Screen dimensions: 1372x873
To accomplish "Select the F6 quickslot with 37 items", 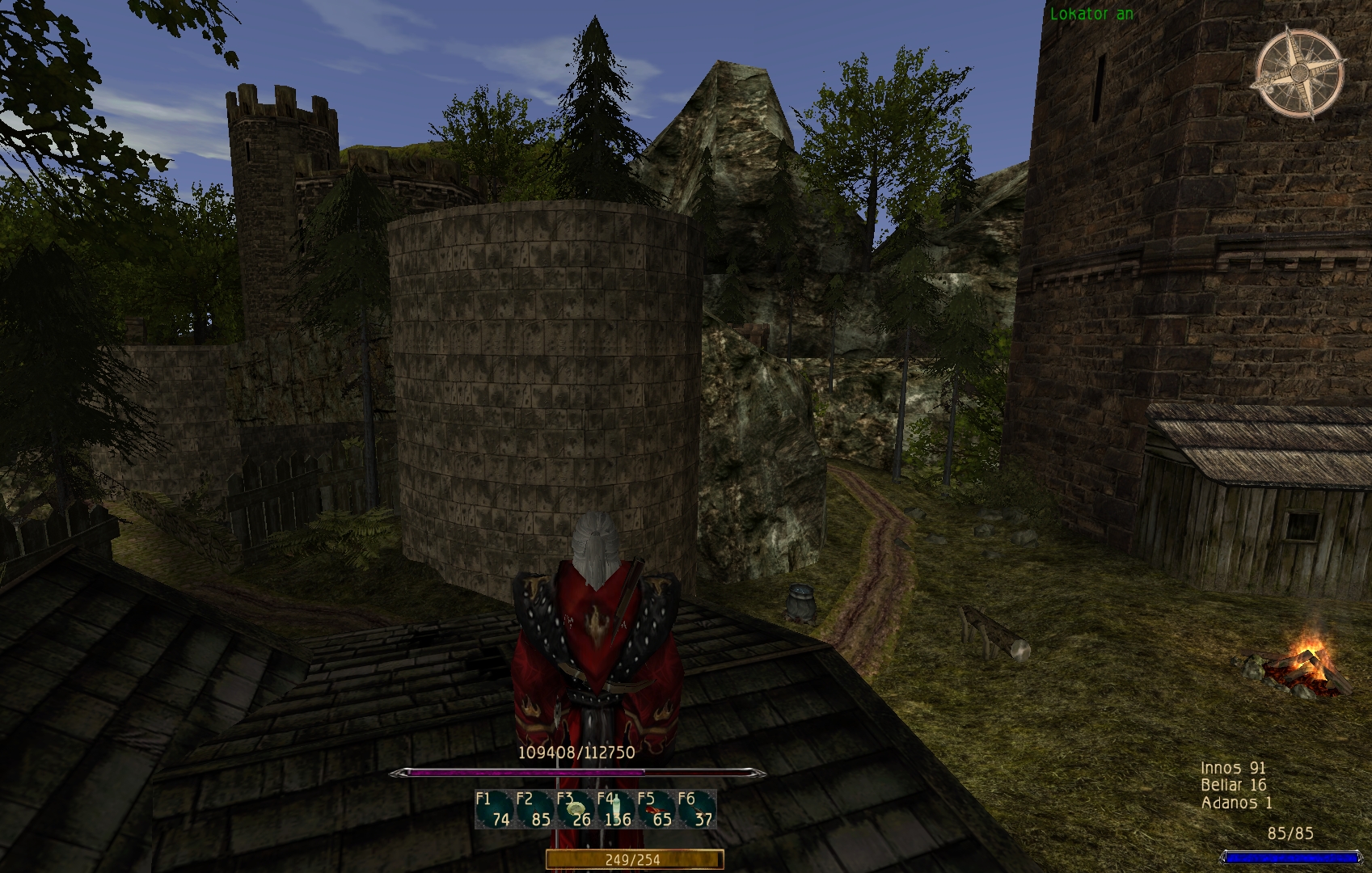I will 696,809.
